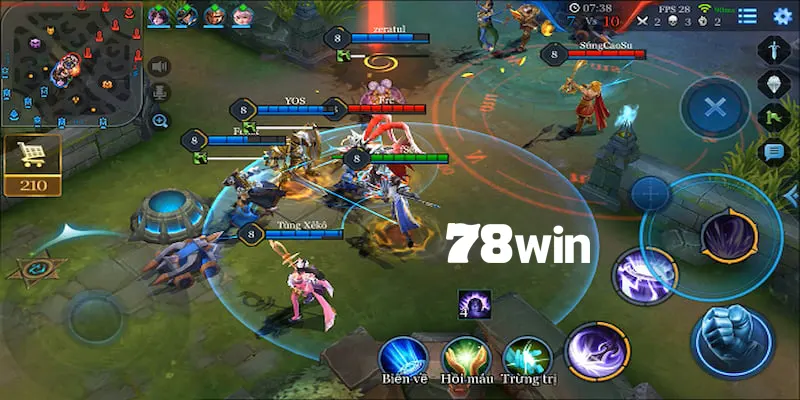Click the magnifier zoom button beside minimap
800x400 pixels.
(x=159, y=120)
